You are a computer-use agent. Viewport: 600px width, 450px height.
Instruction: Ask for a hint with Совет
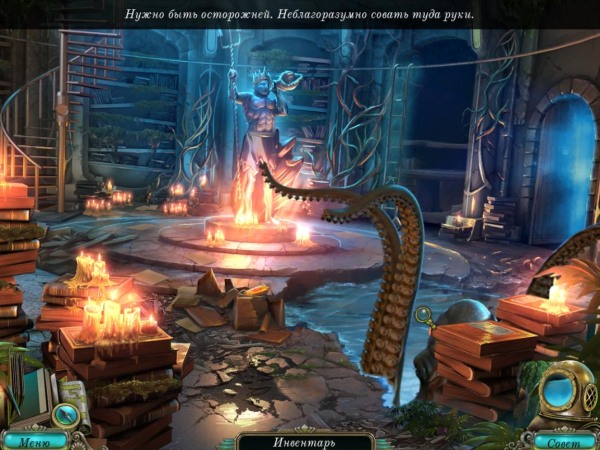point(563,440)
